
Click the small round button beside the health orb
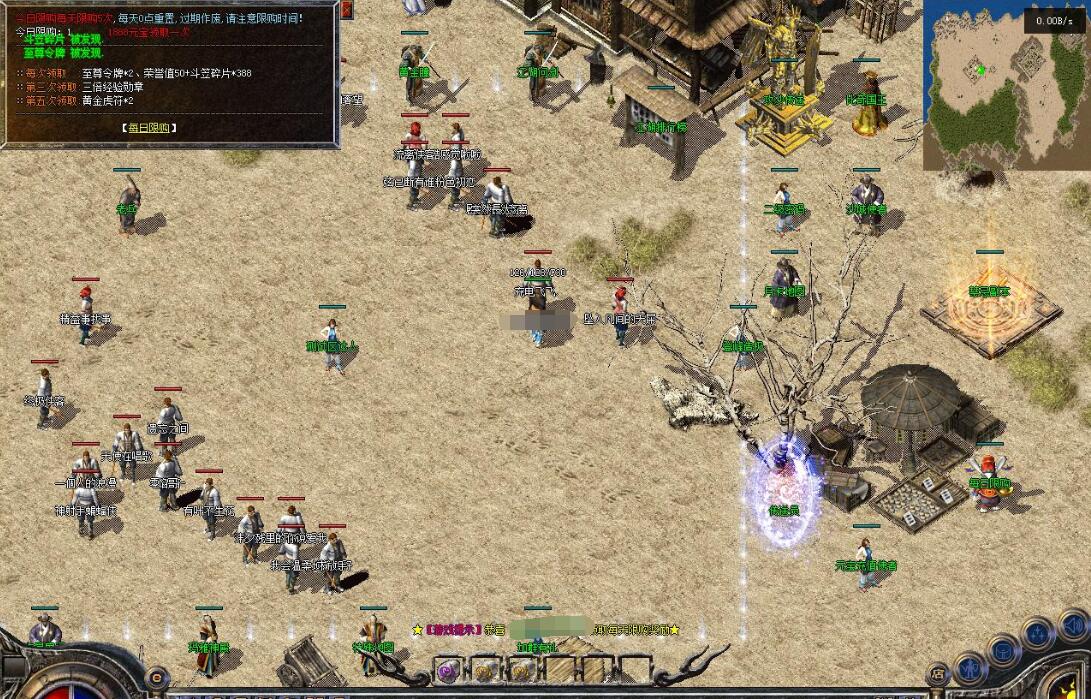point(156,677)
